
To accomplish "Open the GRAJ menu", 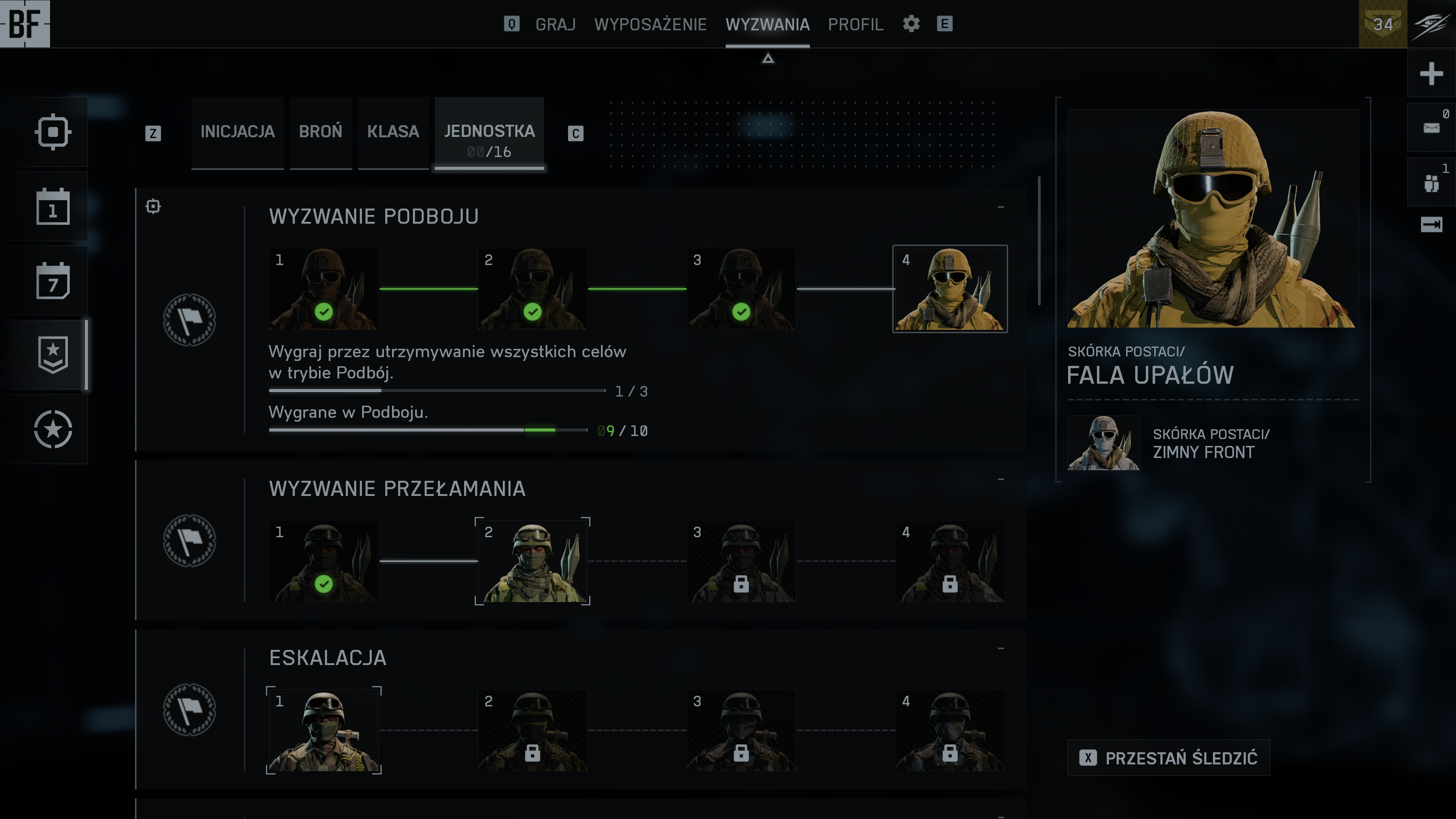I will (555, 24).
